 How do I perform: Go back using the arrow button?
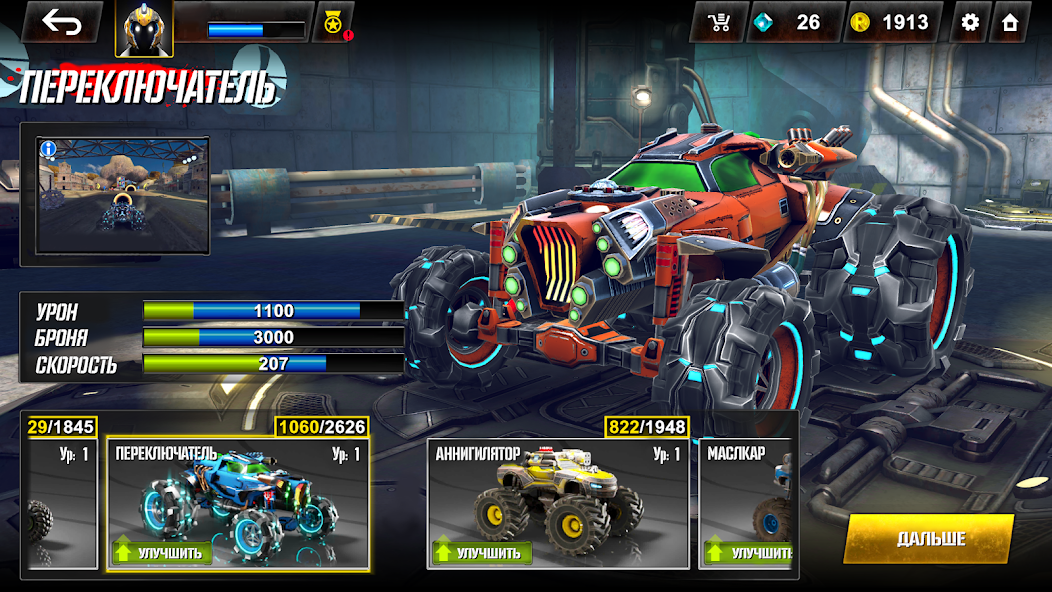[x=61, y=22]
